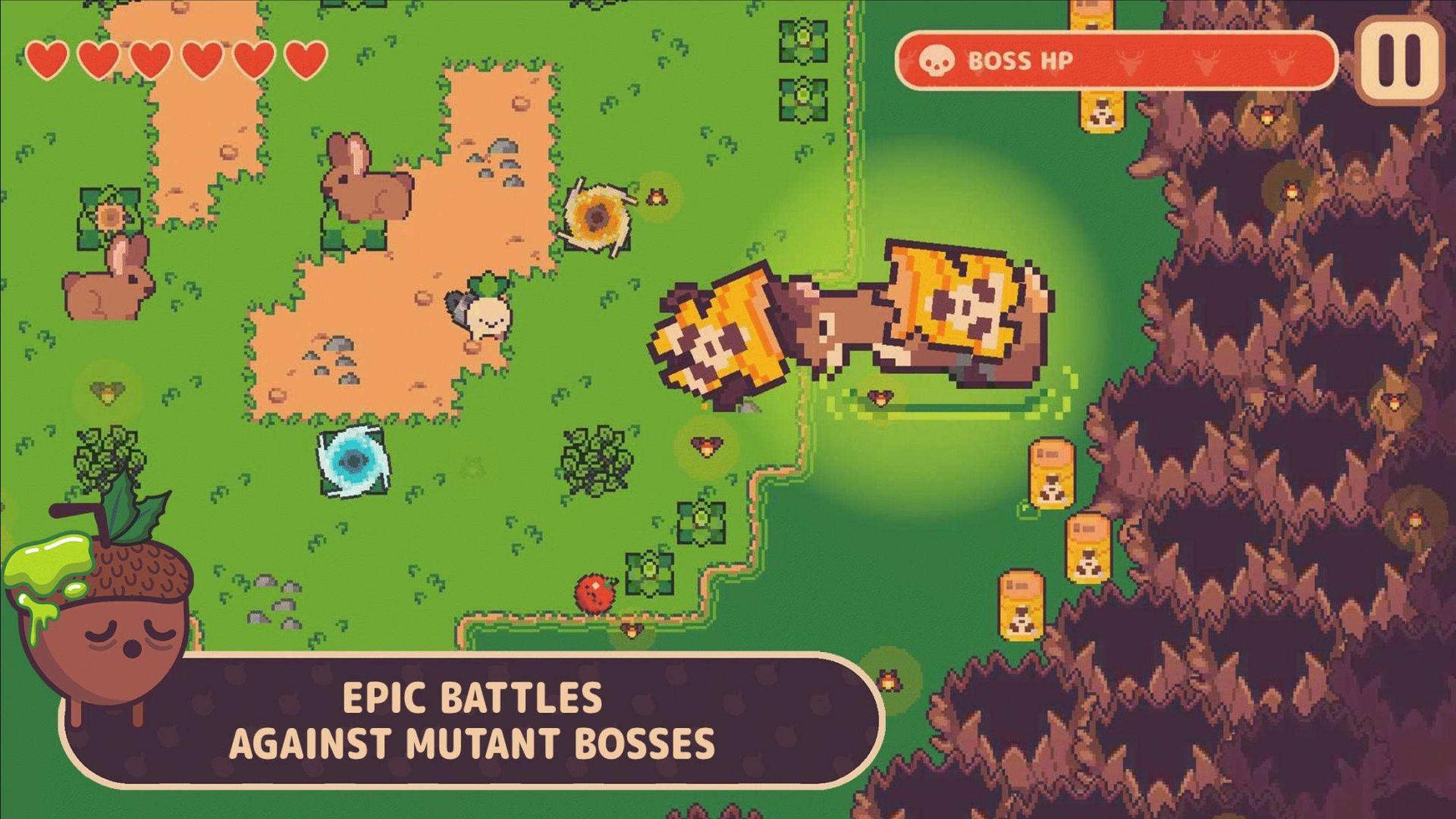Screen dimensions: 1456x819
Task: Click the spinning sunflower enemy sprite
Action: click(x=597, y=214)
